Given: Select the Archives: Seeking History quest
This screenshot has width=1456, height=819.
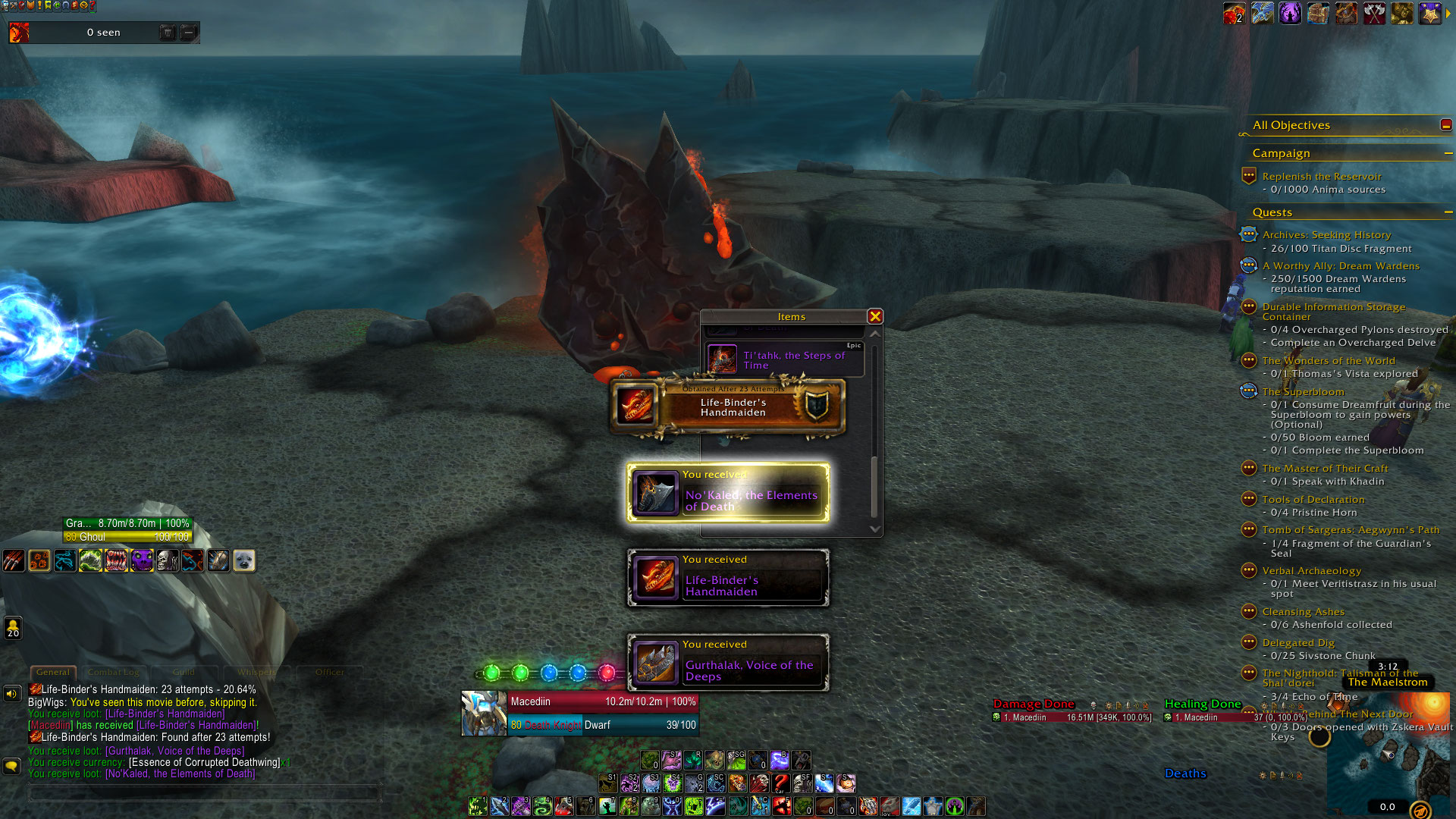Looking at the screenshot, I should [x=1326, y=235].
